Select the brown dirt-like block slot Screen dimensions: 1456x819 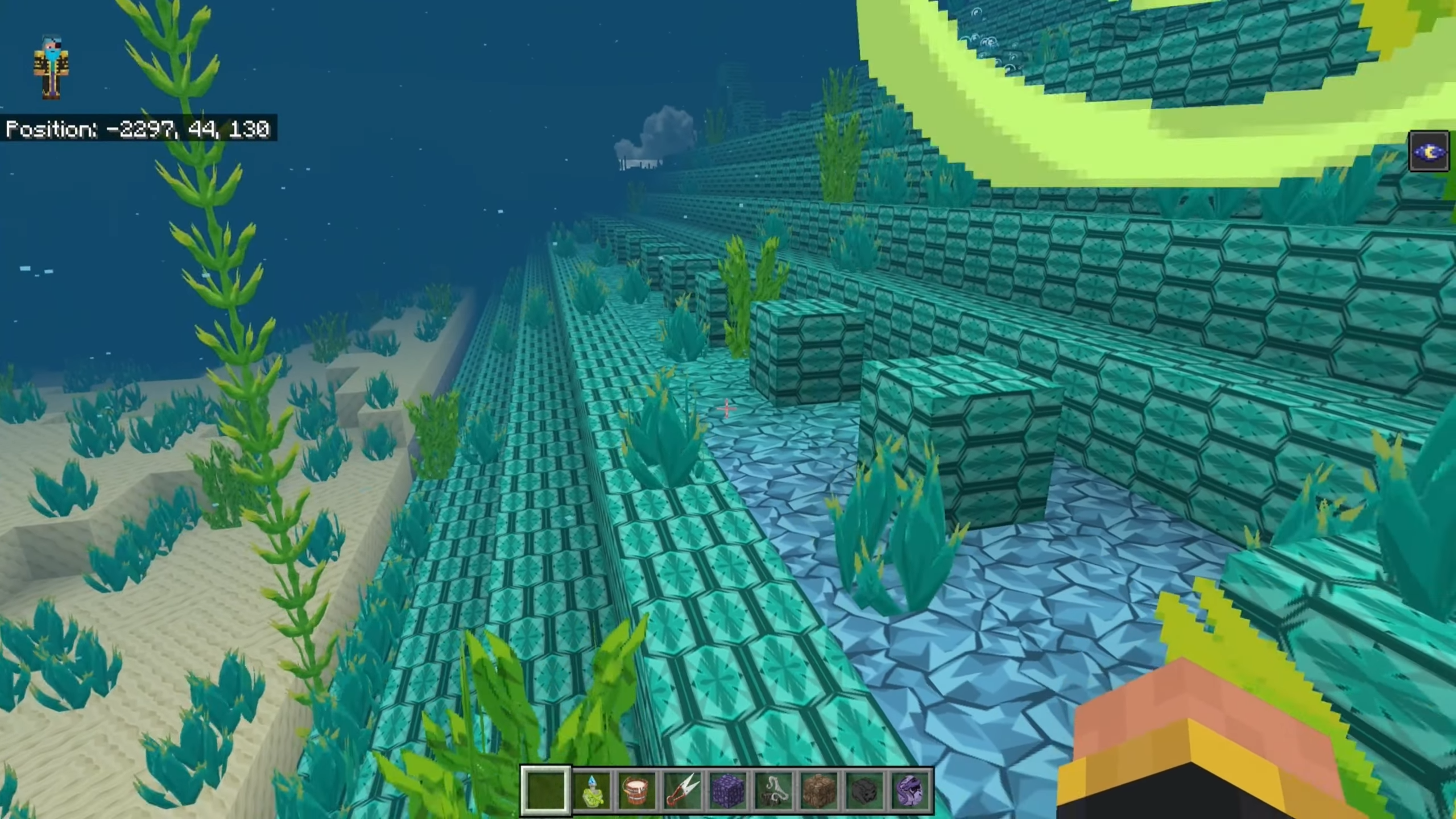pos(819,791)
